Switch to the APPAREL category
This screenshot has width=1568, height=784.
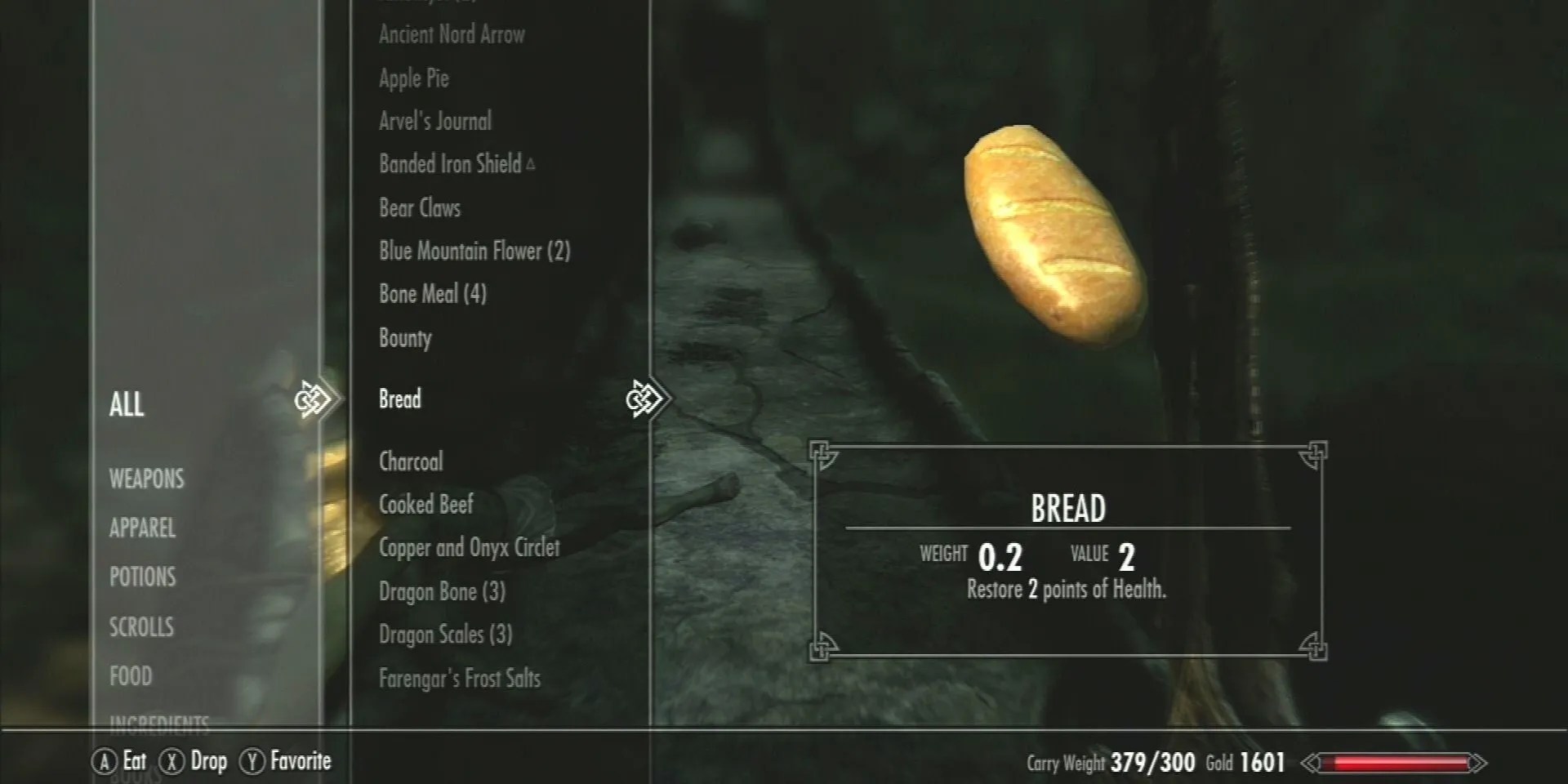(x=142, y=528)
